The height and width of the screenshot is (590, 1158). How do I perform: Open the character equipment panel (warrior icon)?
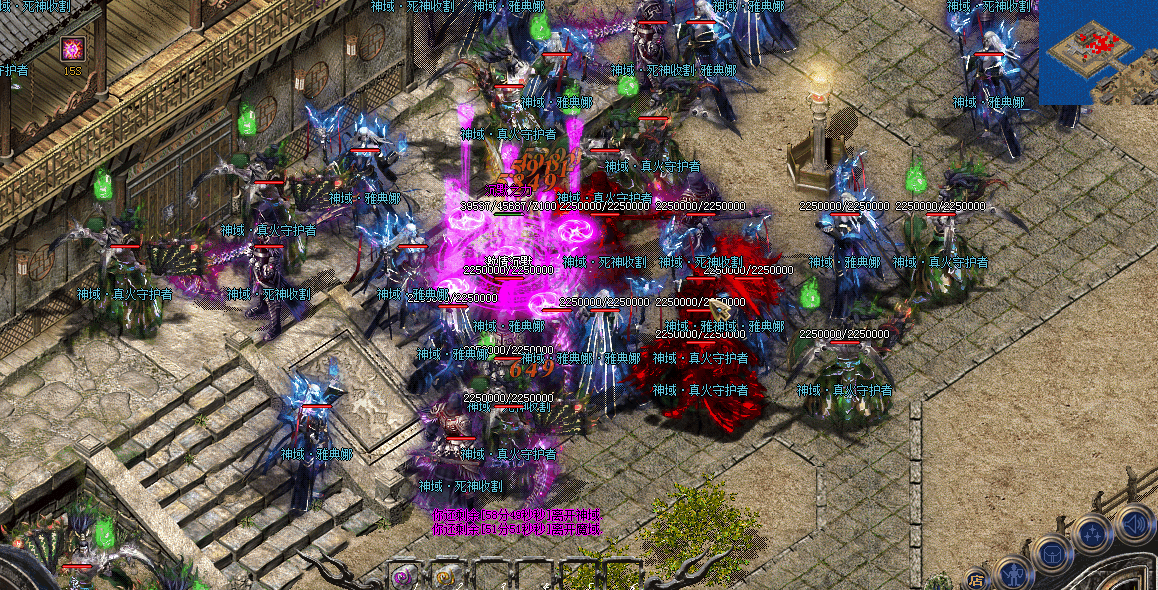tap(1015, 575)
